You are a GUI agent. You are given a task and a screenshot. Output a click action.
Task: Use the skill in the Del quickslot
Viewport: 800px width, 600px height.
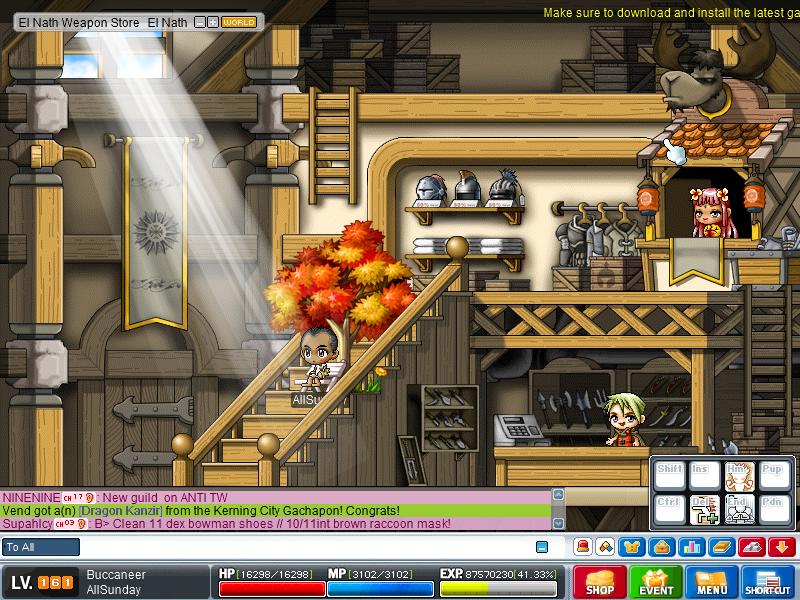(704, 509)
